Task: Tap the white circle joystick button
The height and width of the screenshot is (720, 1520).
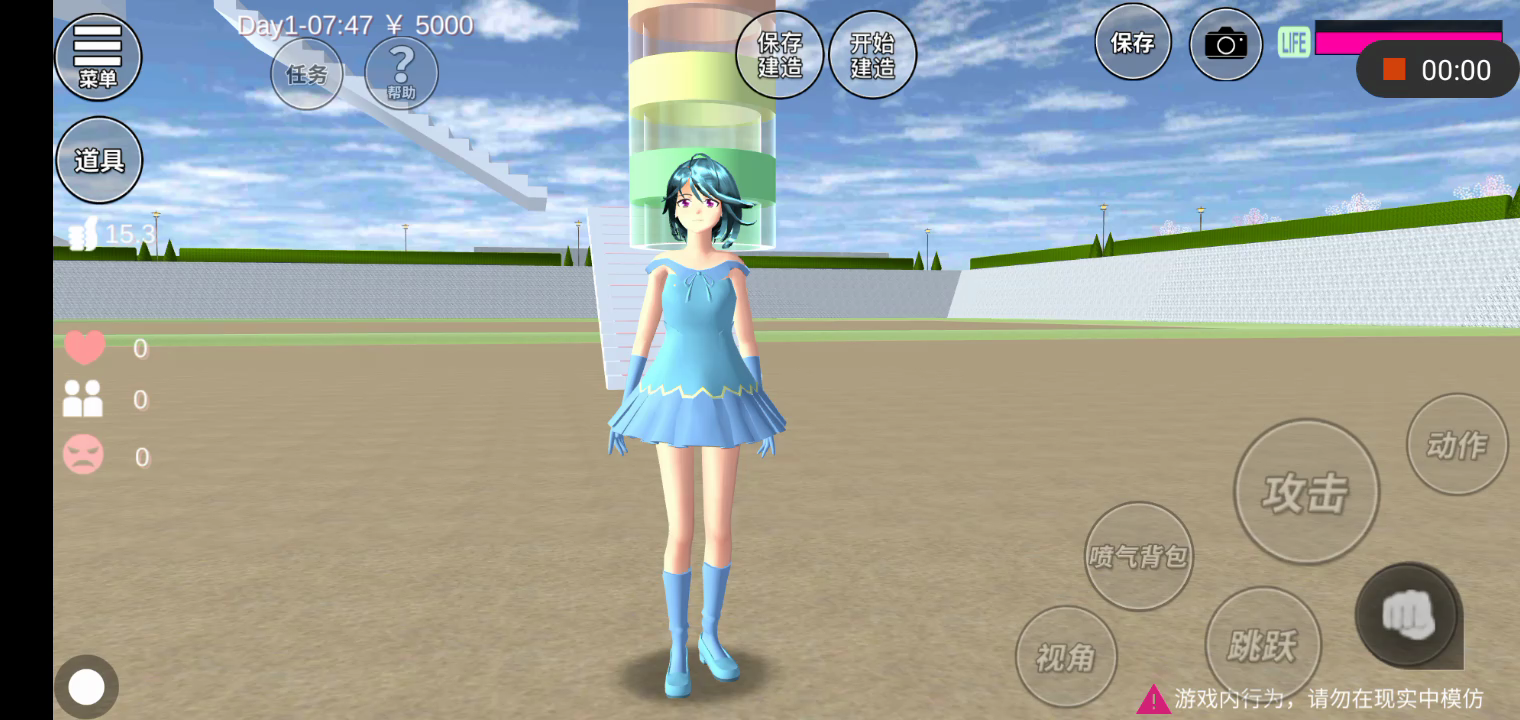Action: point(86,687)
